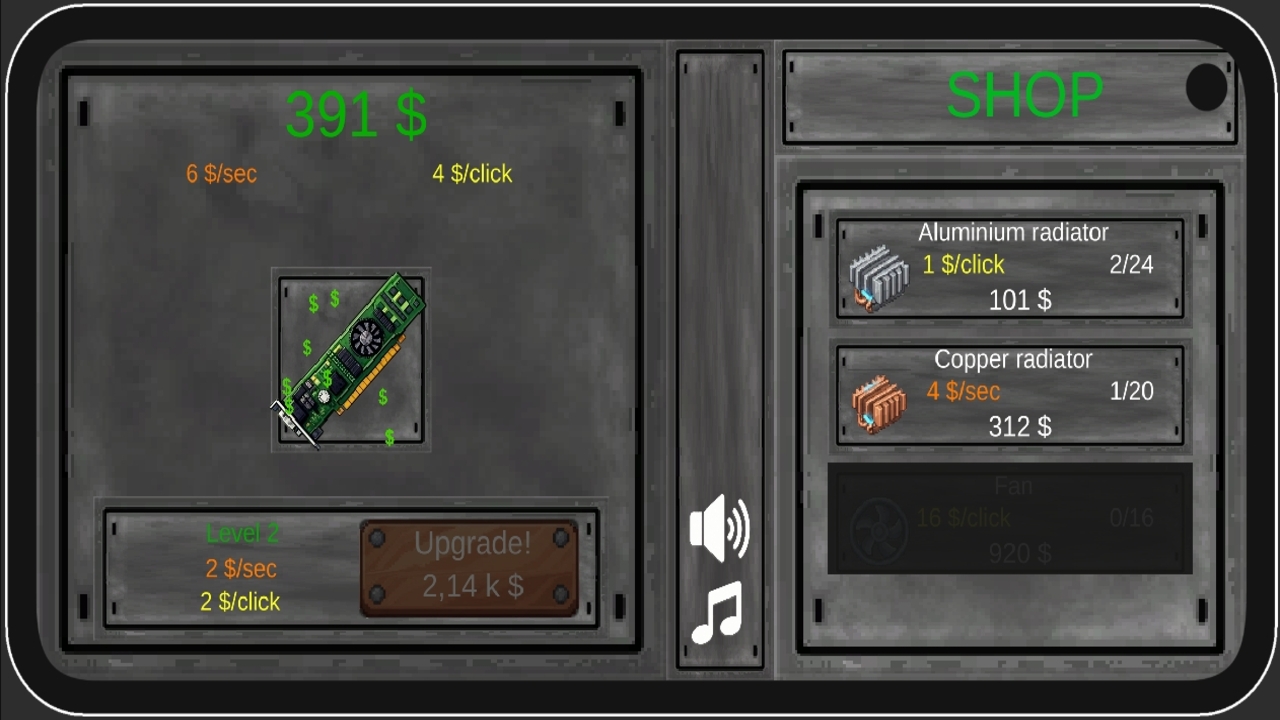Click the 391 $ money counter
This screenshot has width=1280, height=720.
click(356, 114)
